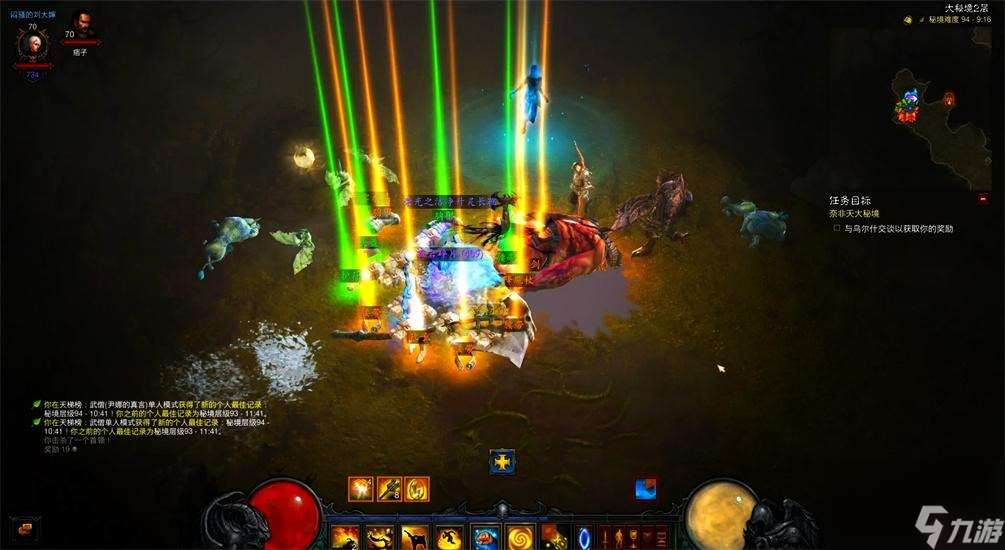Select the Nephalem Greater Rift quest title
This screenshot has height=550, width=1005.
[853, 213]
